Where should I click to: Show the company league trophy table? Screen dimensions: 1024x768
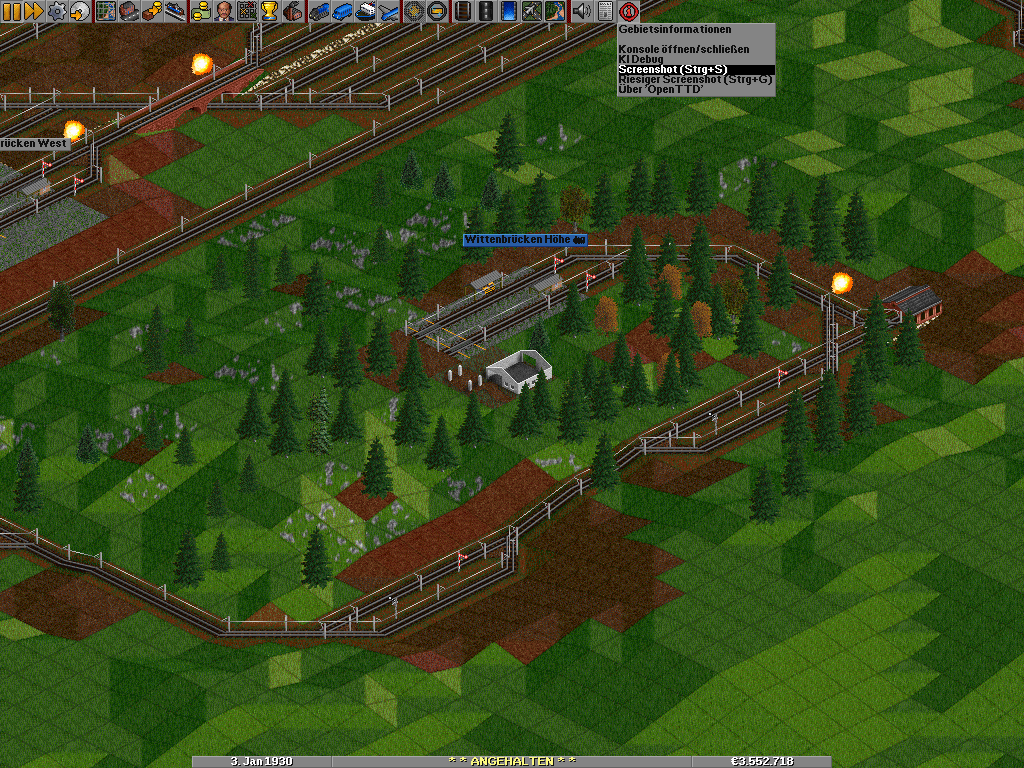[x=270, y=11]
